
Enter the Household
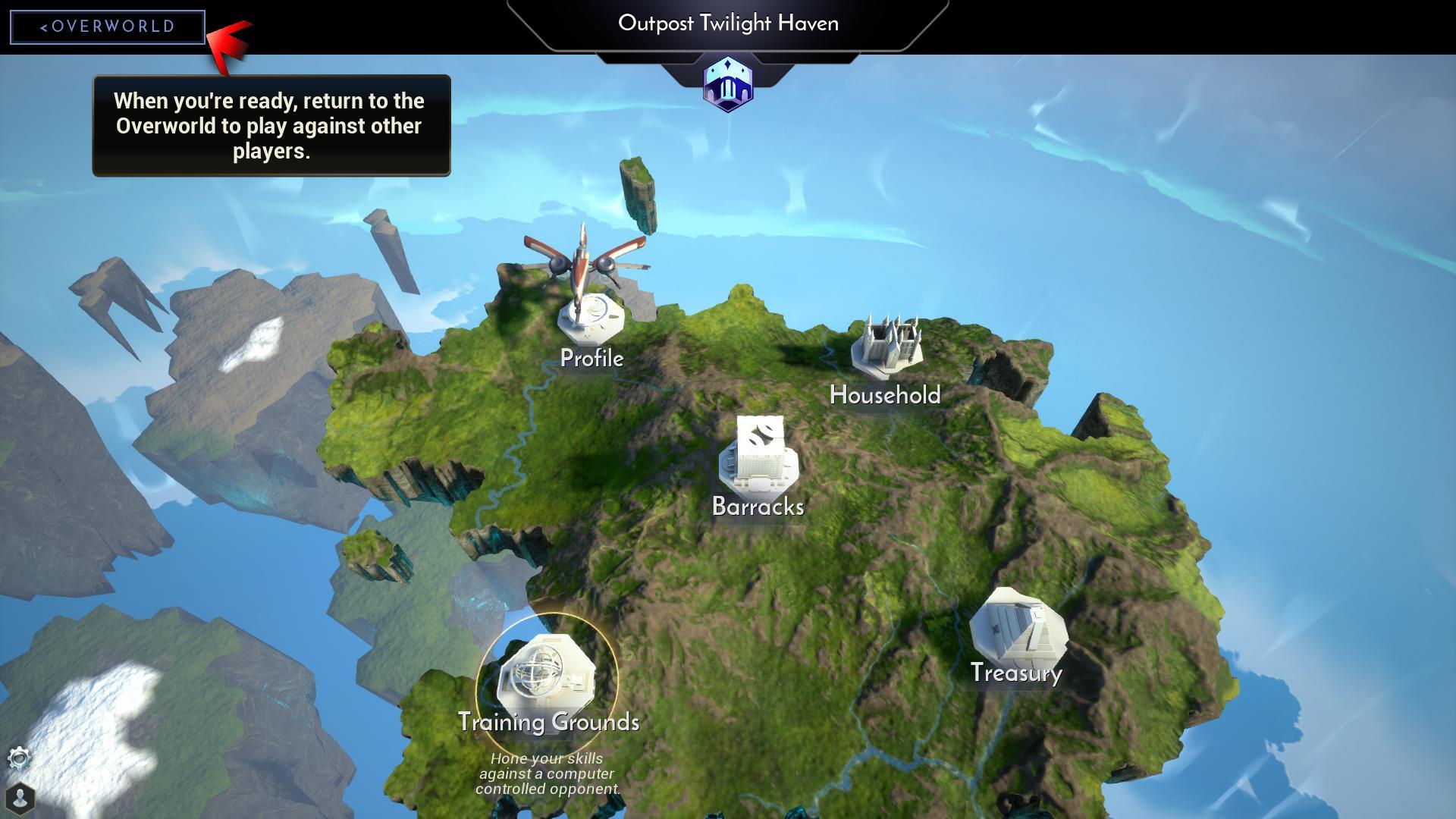click(x=885, y=350)
